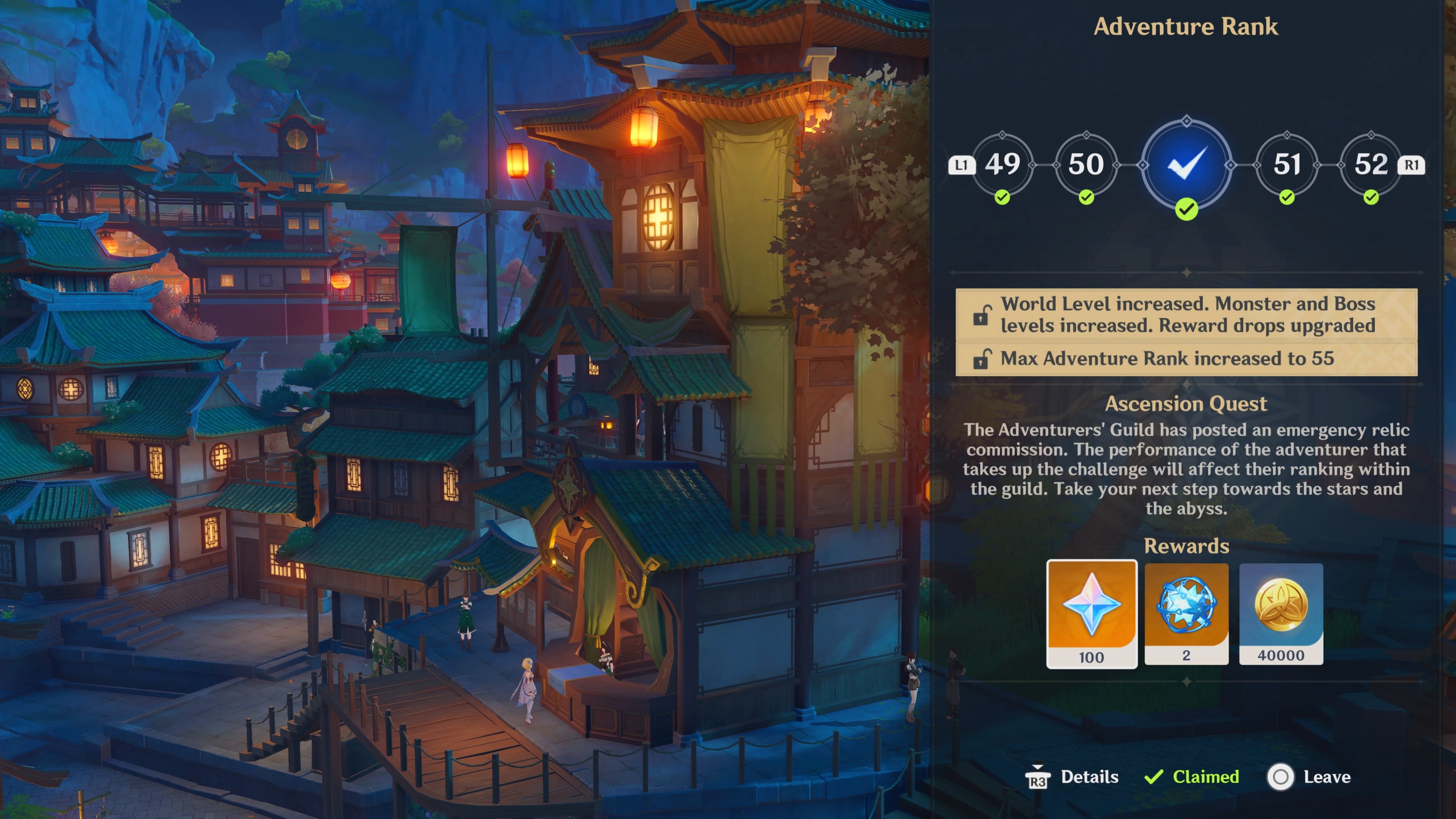
Task: Select the rank 51 node
Action: coord(1287,164)
